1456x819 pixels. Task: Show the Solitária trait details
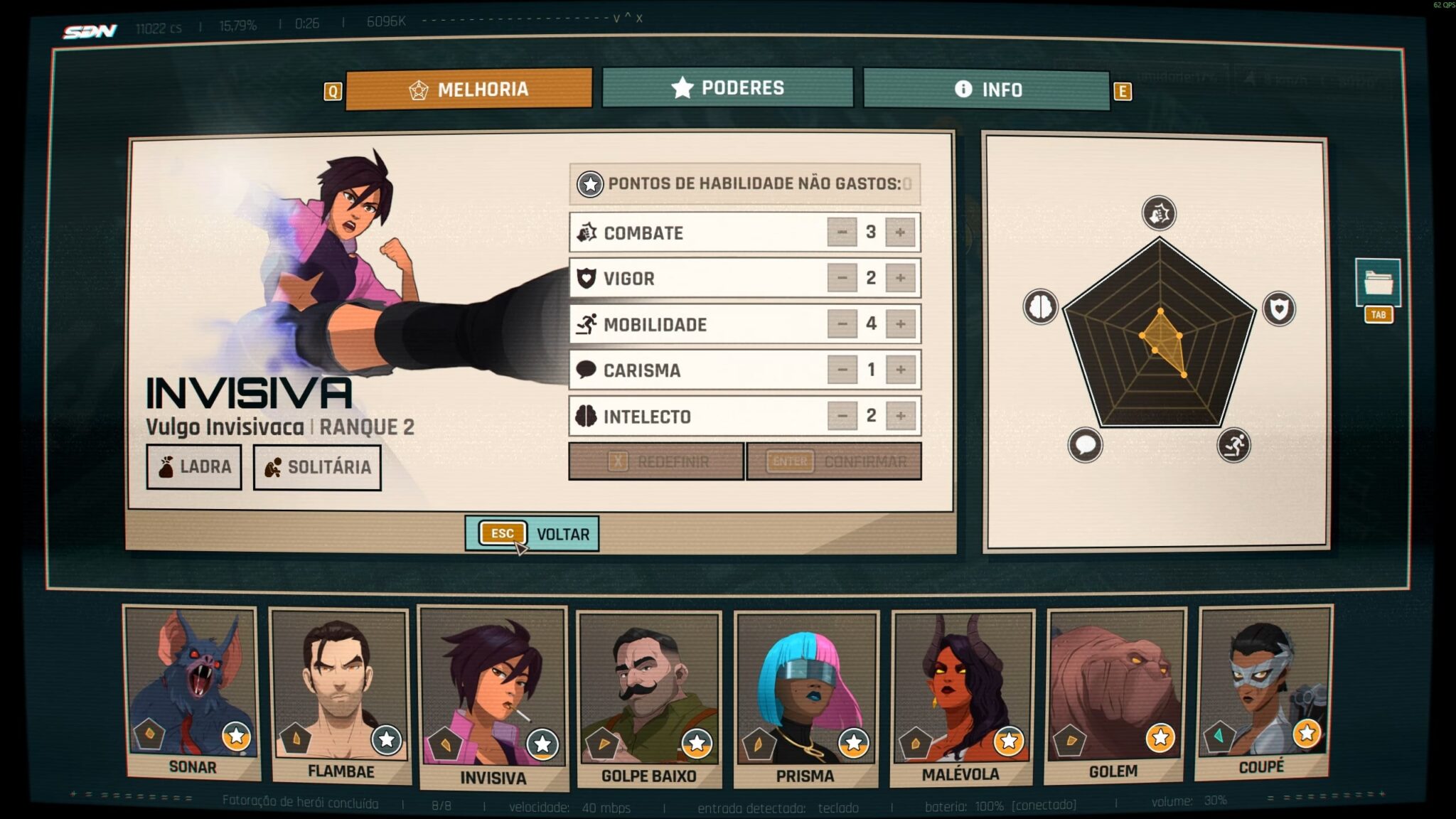coord(317,467)
